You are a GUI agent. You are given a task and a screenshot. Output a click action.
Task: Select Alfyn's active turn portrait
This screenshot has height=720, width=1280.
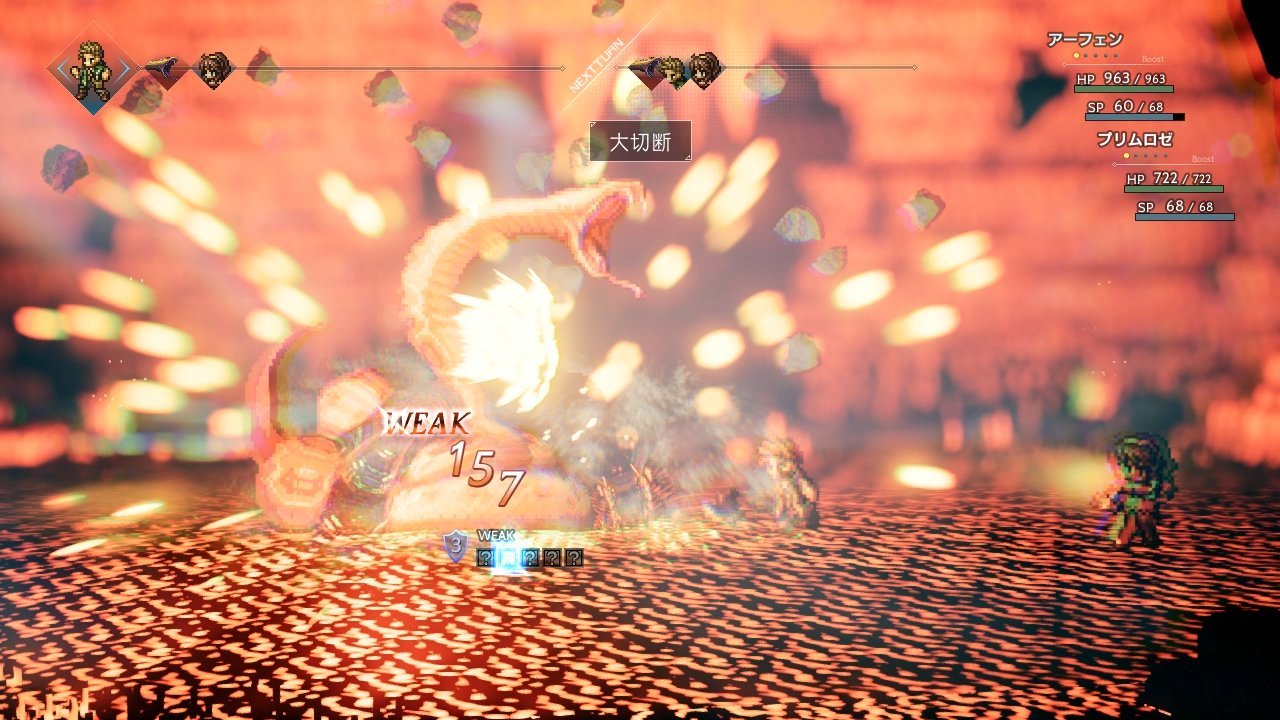93,69
